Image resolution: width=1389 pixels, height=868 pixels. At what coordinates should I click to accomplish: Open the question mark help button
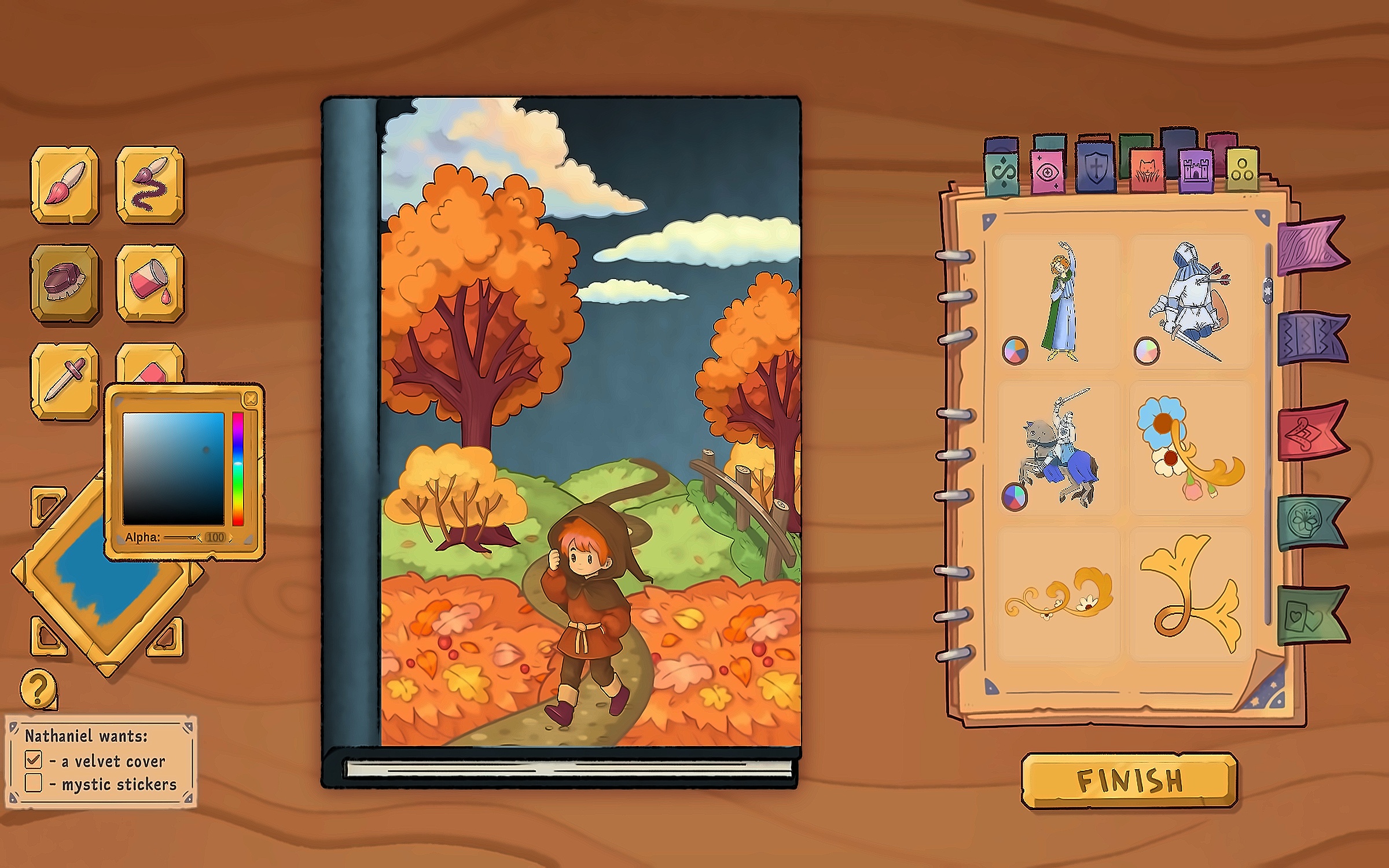point(38,689)
